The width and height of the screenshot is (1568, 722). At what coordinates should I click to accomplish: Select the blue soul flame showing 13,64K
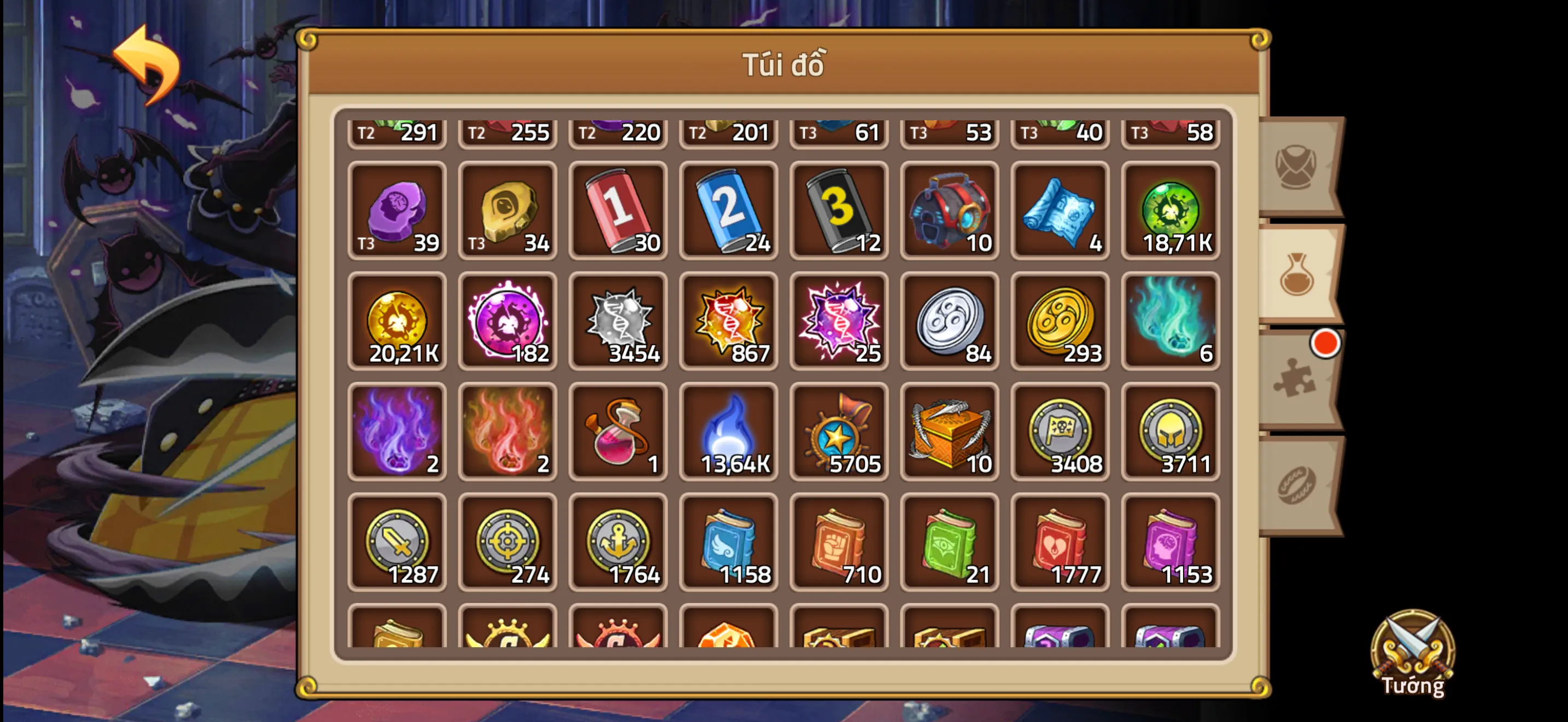tap(729, 432)
